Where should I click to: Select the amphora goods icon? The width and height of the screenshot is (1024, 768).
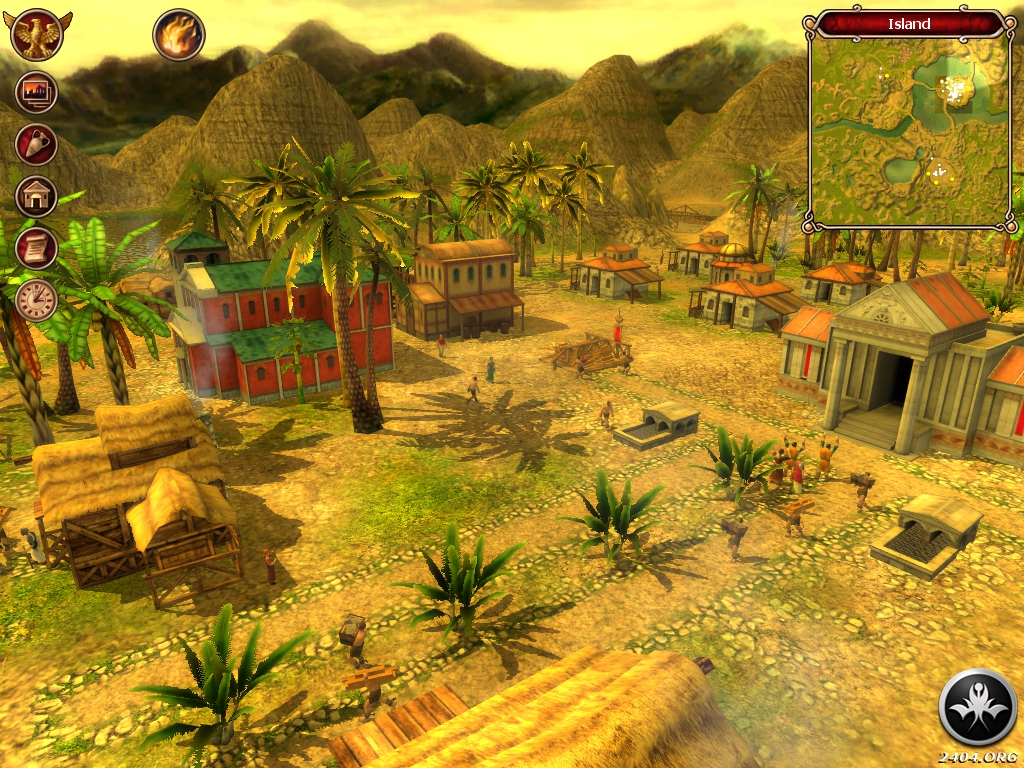[x=37, y=144]
